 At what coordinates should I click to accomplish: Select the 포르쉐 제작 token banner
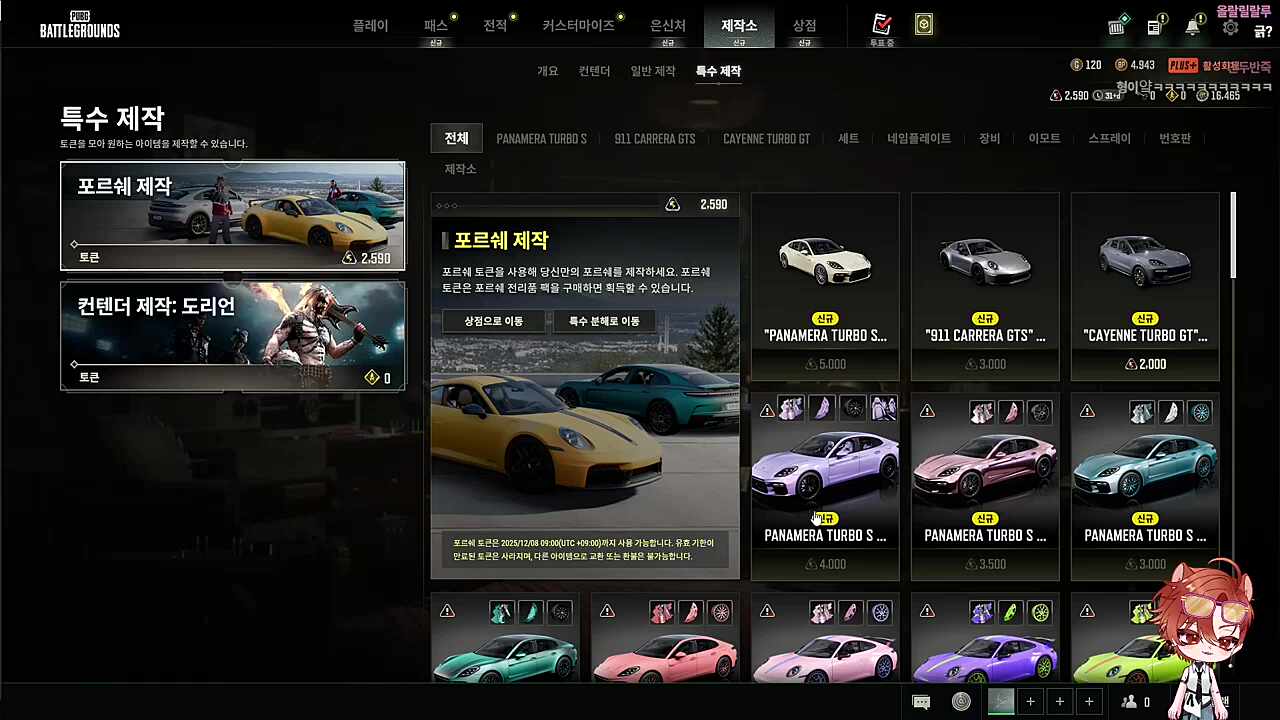(232, 215)
